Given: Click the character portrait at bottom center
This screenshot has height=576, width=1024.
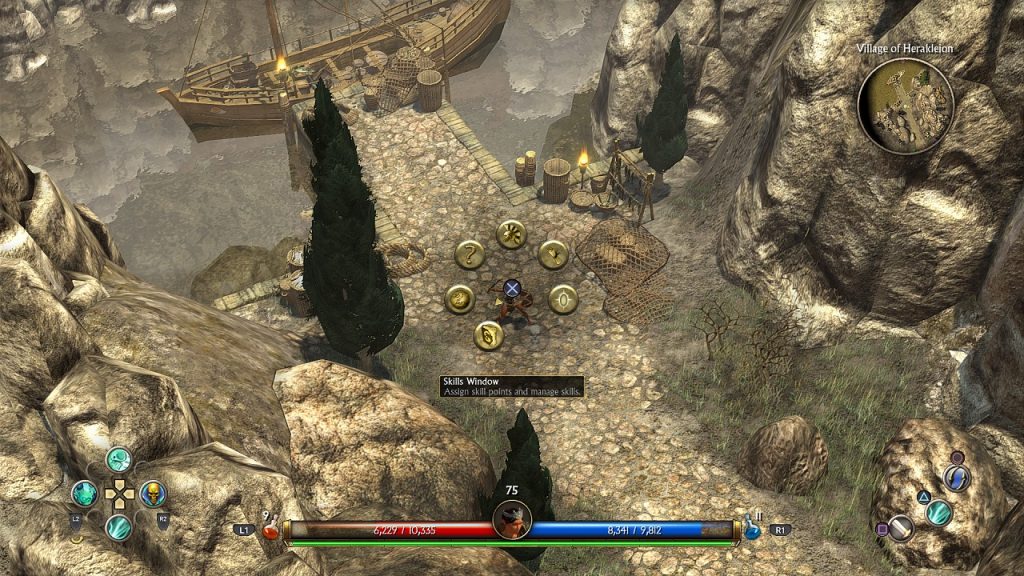Looking at the screenshot, I should pos(511,520).
